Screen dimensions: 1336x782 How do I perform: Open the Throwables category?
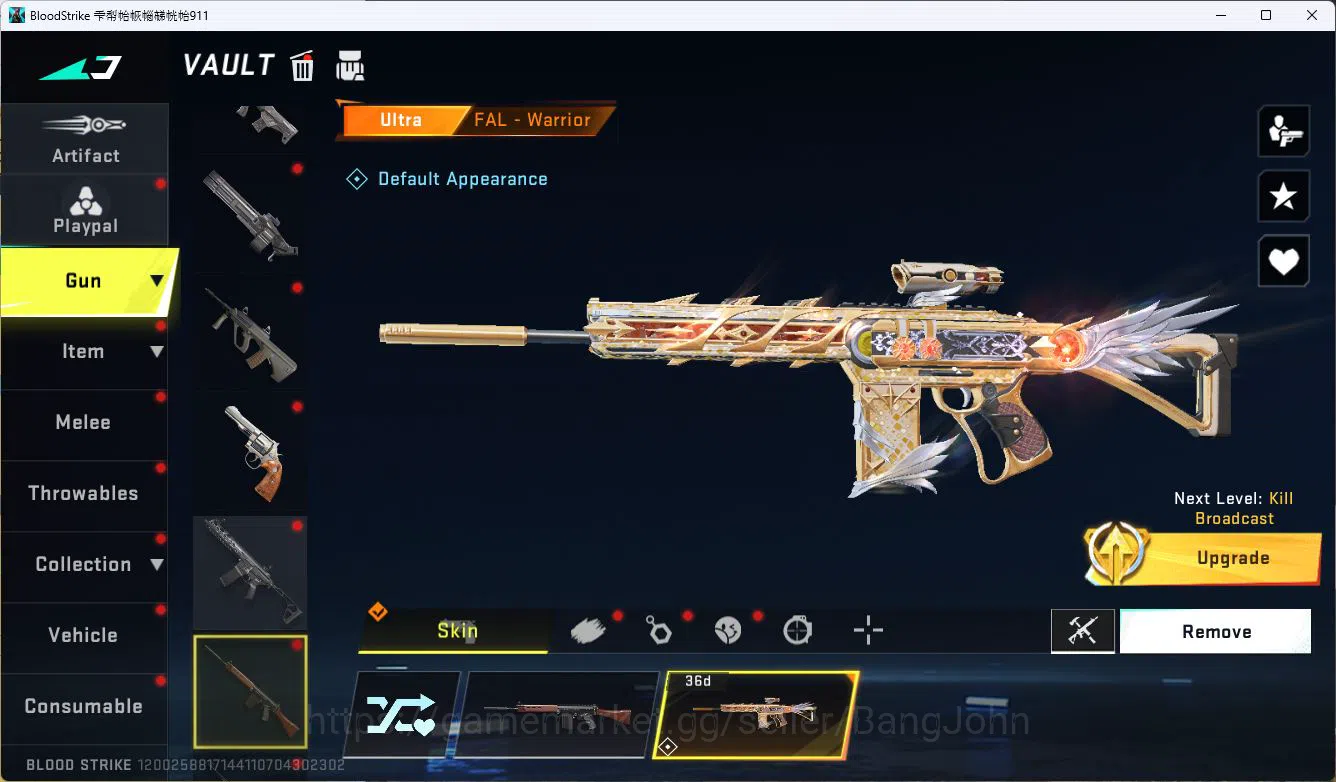click(84, 493)
